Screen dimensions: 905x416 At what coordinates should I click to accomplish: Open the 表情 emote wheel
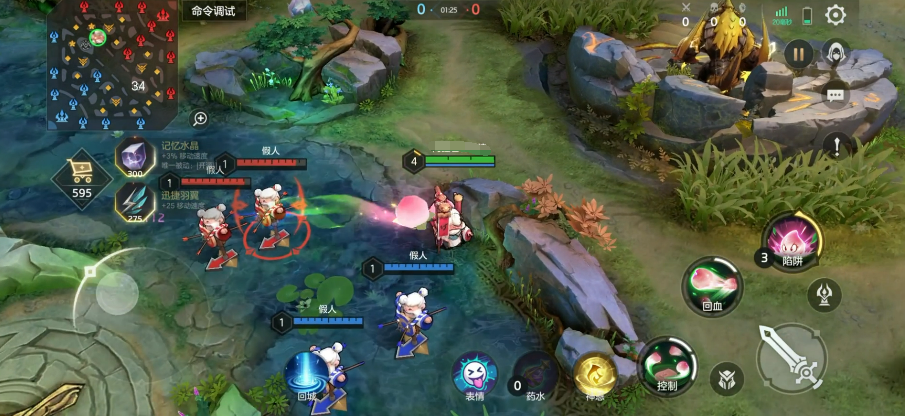pyautogui.click(x=474, y=374)
